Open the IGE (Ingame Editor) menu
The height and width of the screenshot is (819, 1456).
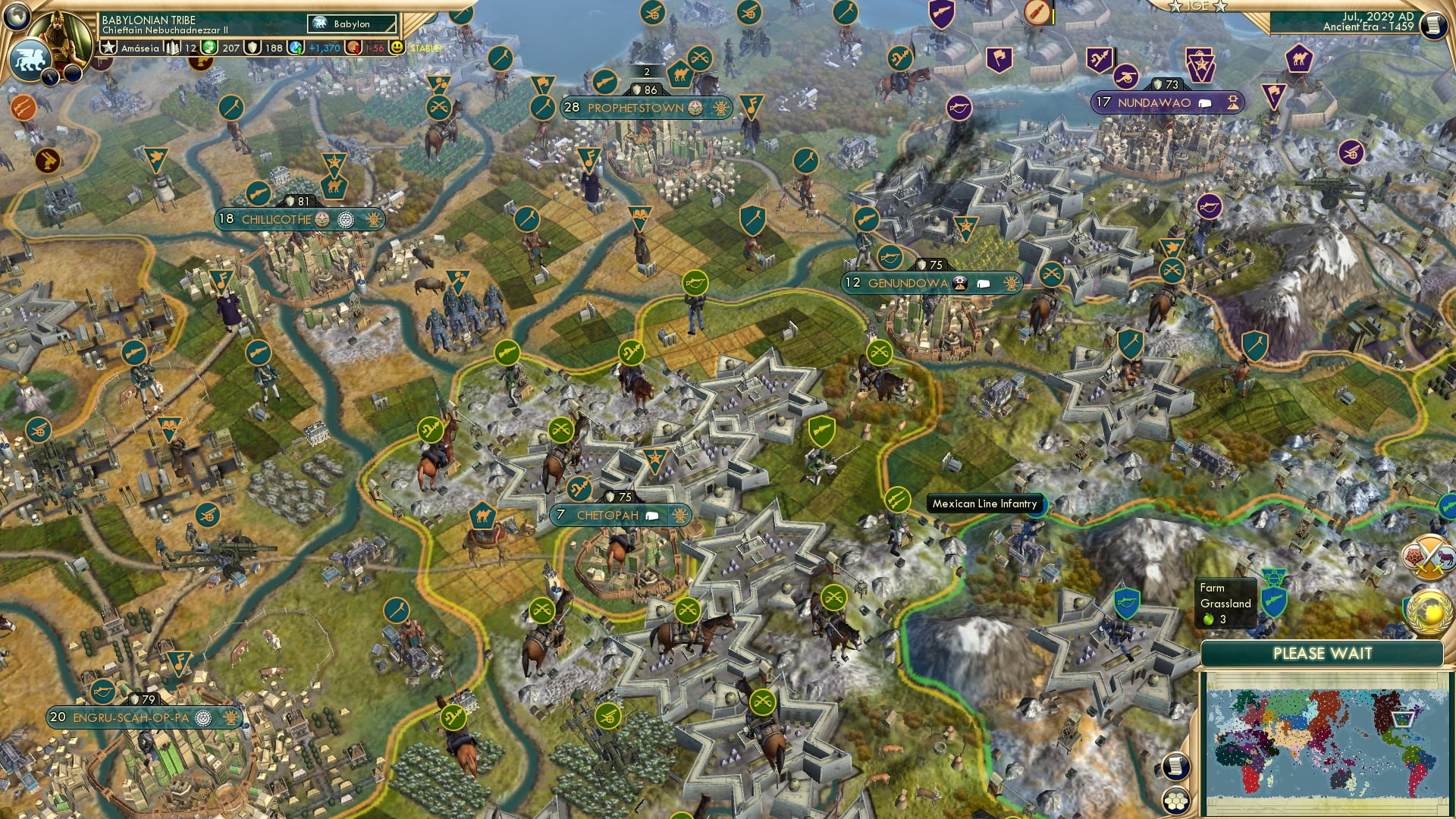pyautogui.click(x=1197, y=7)
